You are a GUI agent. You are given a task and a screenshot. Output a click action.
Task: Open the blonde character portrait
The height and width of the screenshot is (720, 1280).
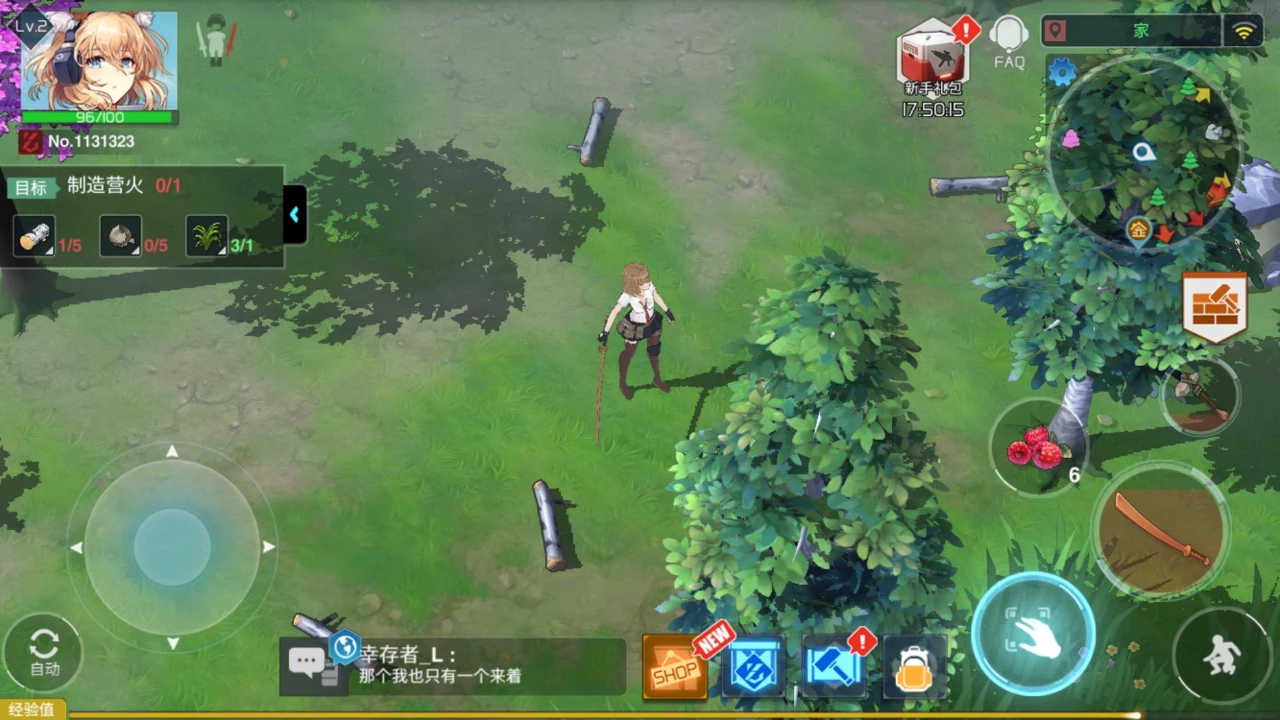pyautogui.click(x=99, y=62)
